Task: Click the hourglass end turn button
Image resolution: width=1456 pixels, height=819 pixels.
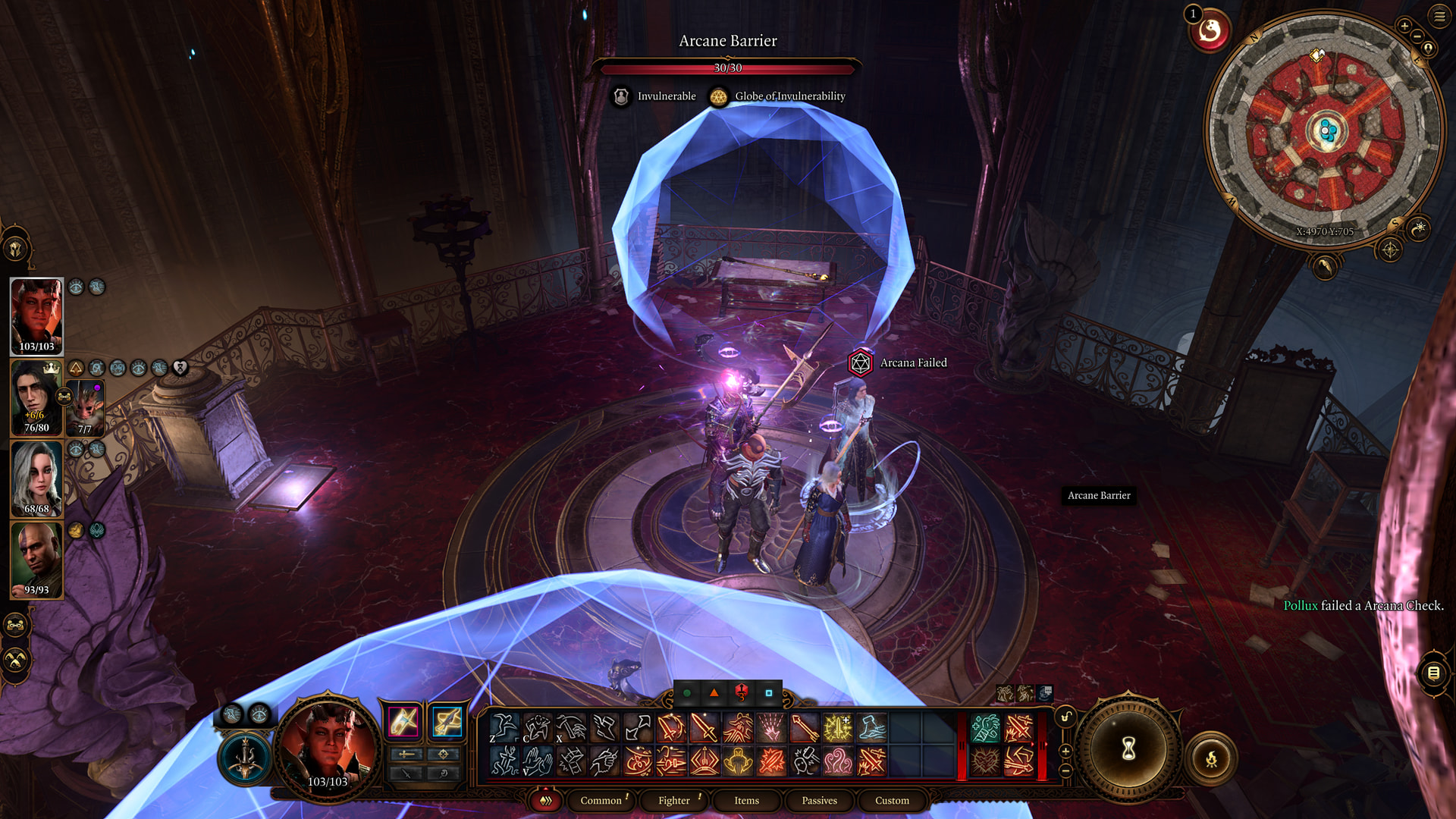Action: click(x=1128, y=749)
